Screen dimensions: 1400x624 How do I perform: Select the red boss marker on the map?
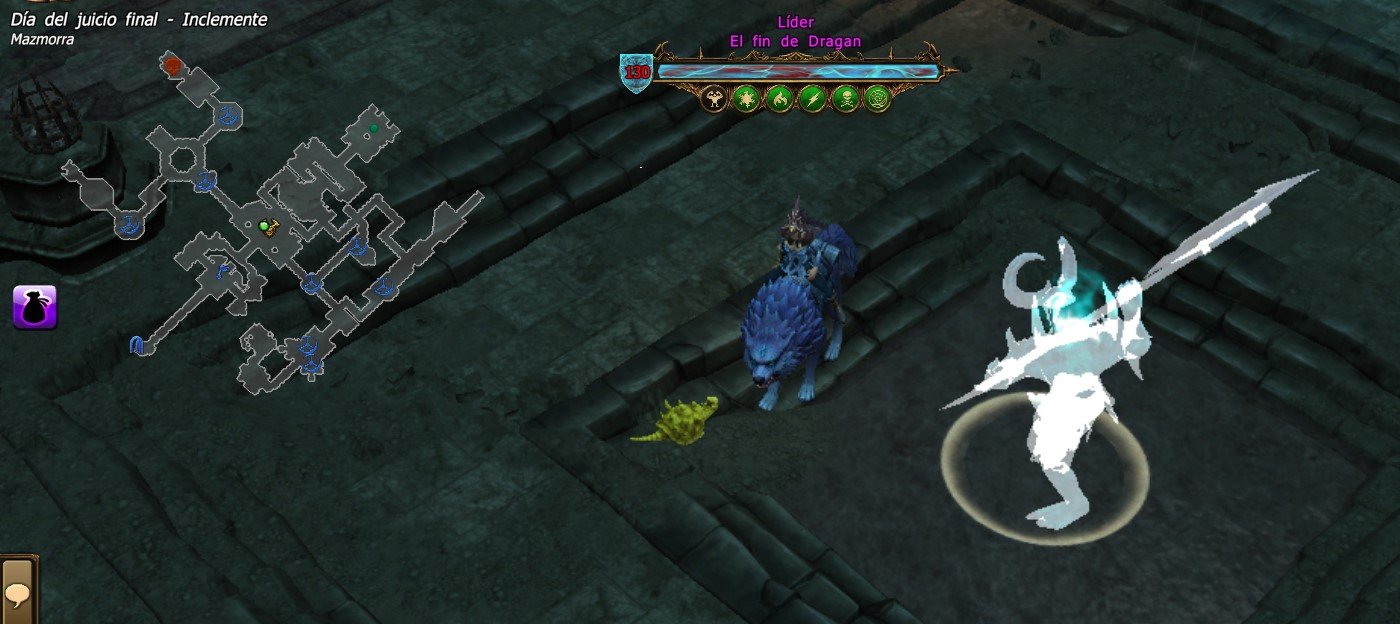(172, 67)
